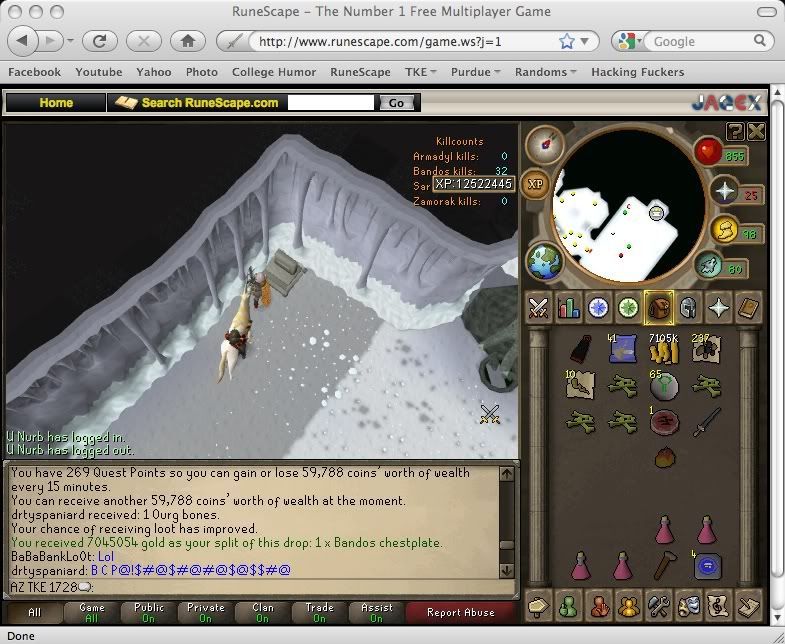This screenshot has width=785, height=644.
Task: Toggle the Clan chat filter
Action: (x=262, y=612)
